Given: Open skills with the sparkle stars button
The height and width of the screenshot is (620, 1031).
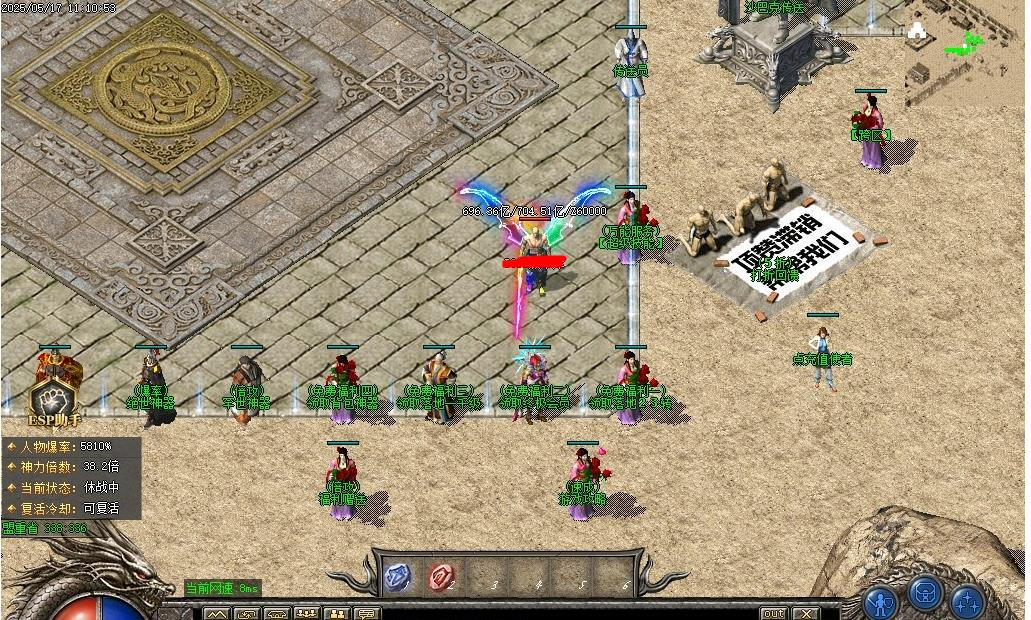Looking at the screenshot, I should pos(967,602).
